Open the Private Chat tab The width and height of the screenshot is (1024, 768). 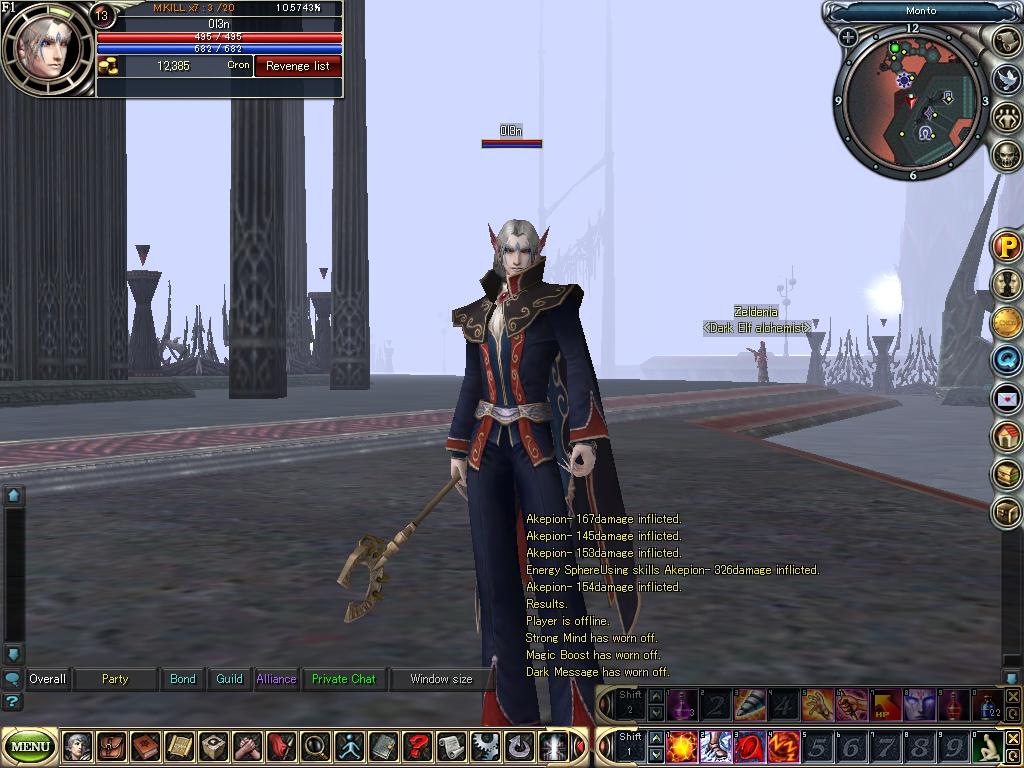(x=343, y=679)
